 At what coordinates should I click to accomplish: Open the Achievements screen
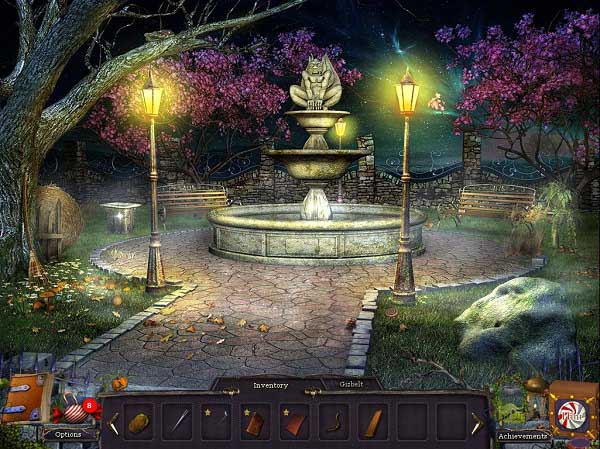tap(523, 436)
